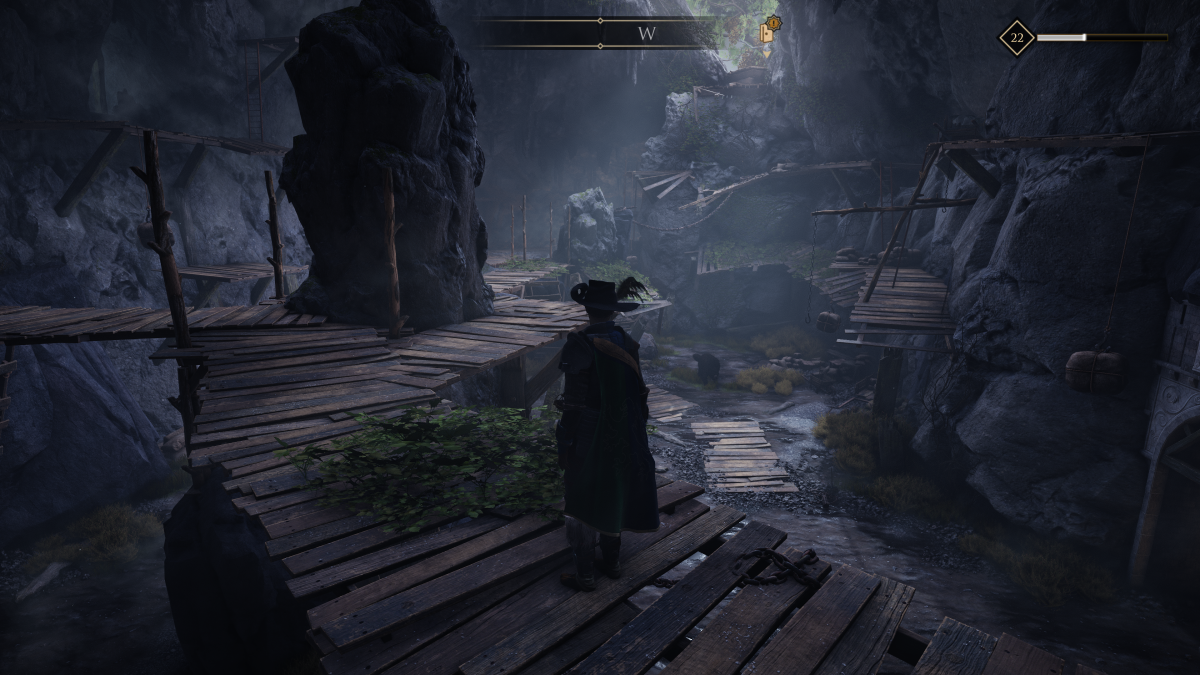Select the door quest marker on the compass

click(x=768, y=31)
